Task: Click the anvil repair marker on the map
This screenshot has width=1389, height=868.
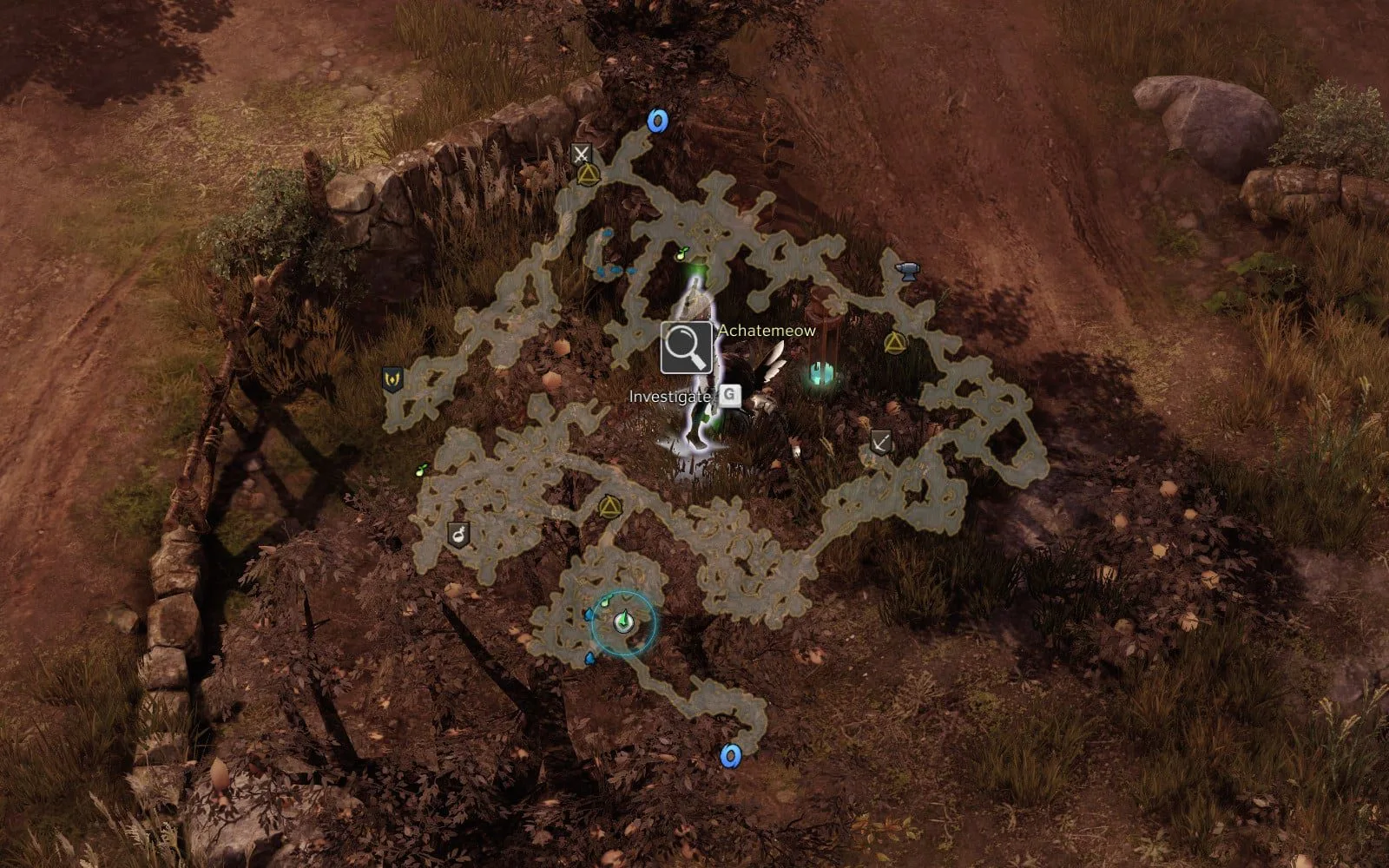Action: click(x=907, y=272)
